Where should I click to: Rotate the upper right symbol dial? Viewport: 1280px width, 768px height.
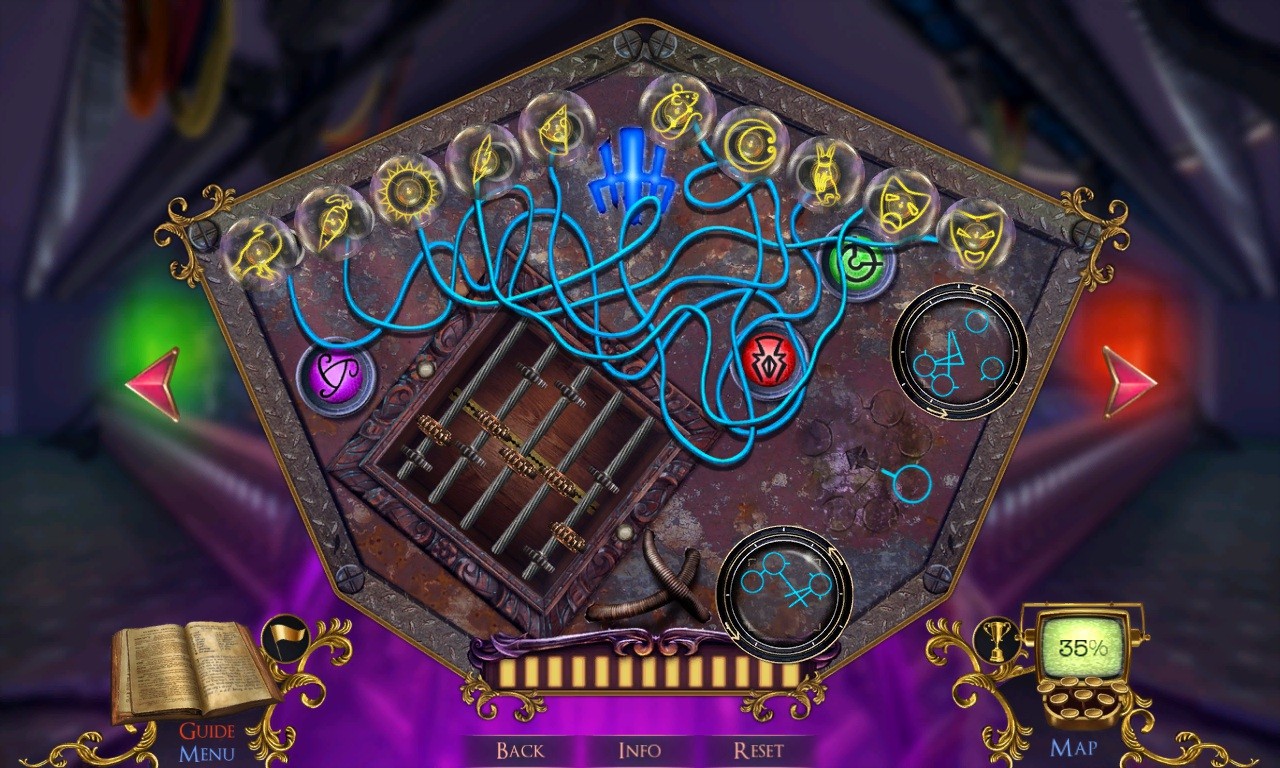960,352
